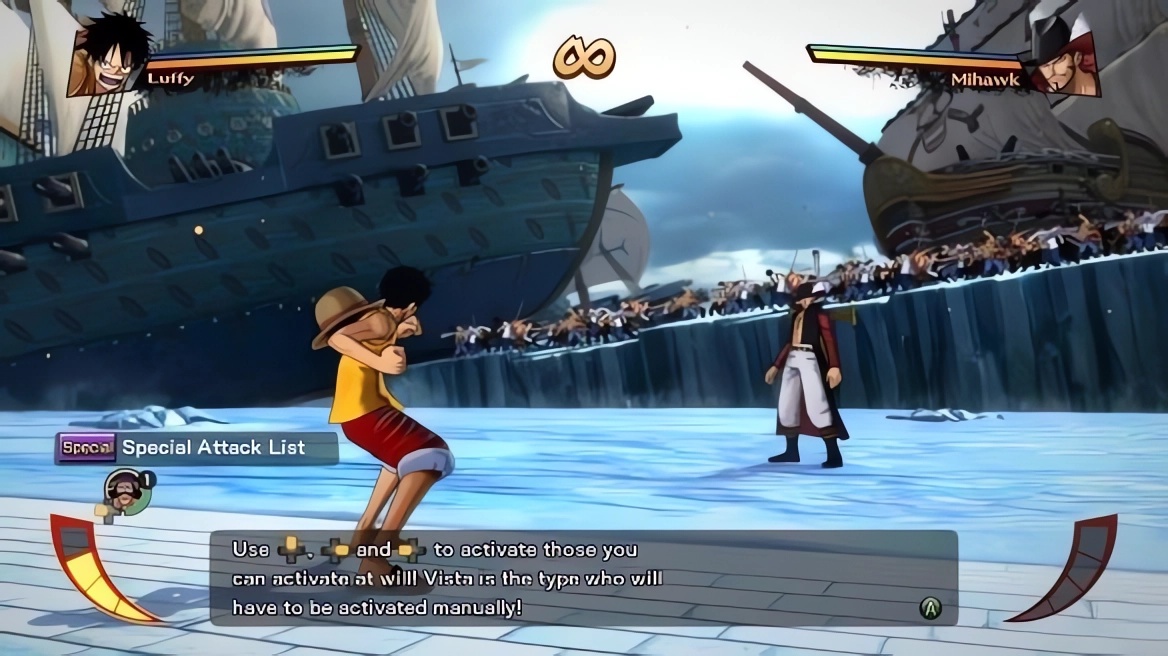Viewport: 1168px width, 656px height.
Task: Advance the Vista tutorial message box
Action: point(930,607)
